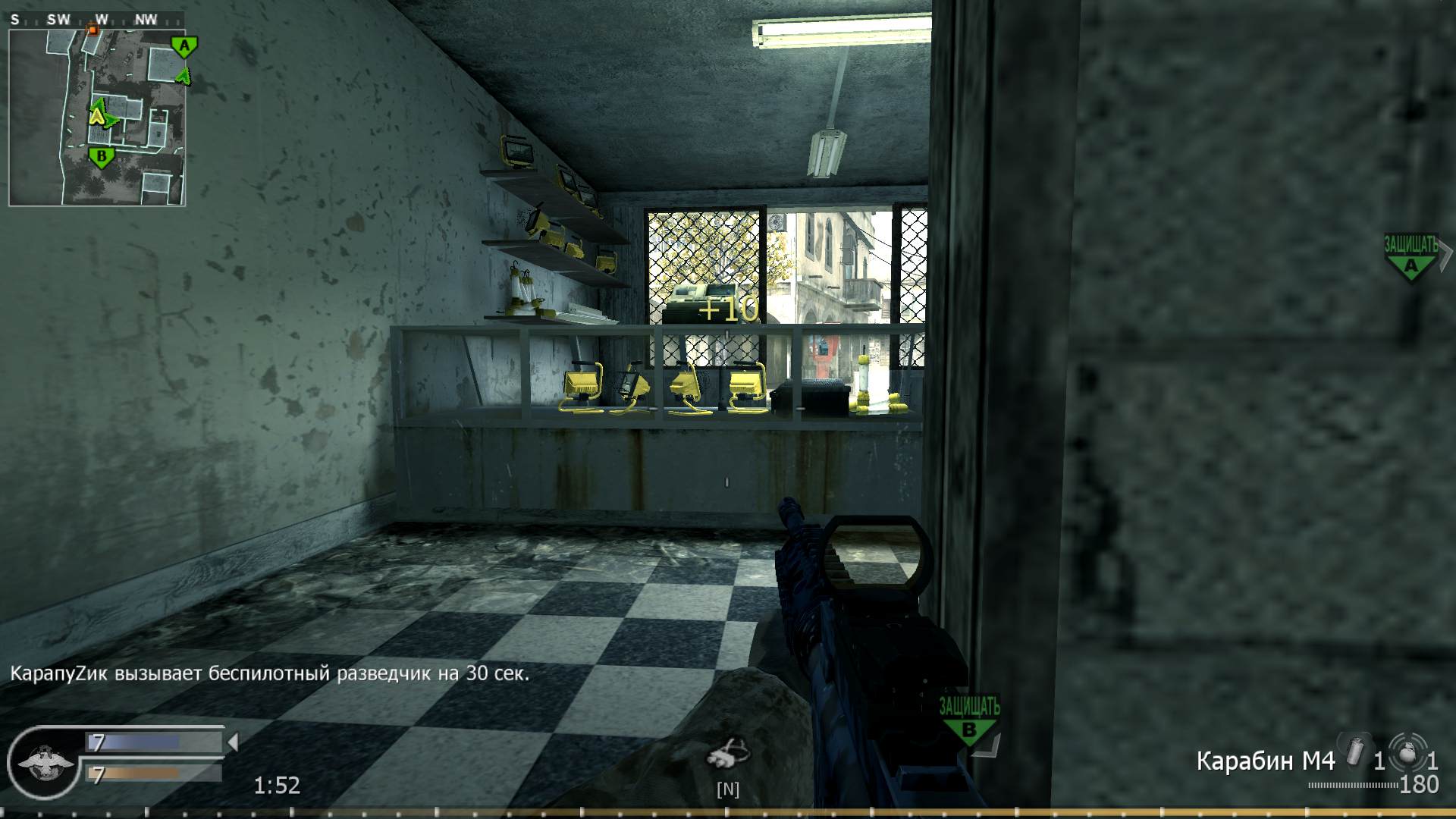Image resolution: width=1456 pixels, height=819 pixels.
Task: Click the red enemy dot on the minimap edge
Action: (x=92, y=30)
